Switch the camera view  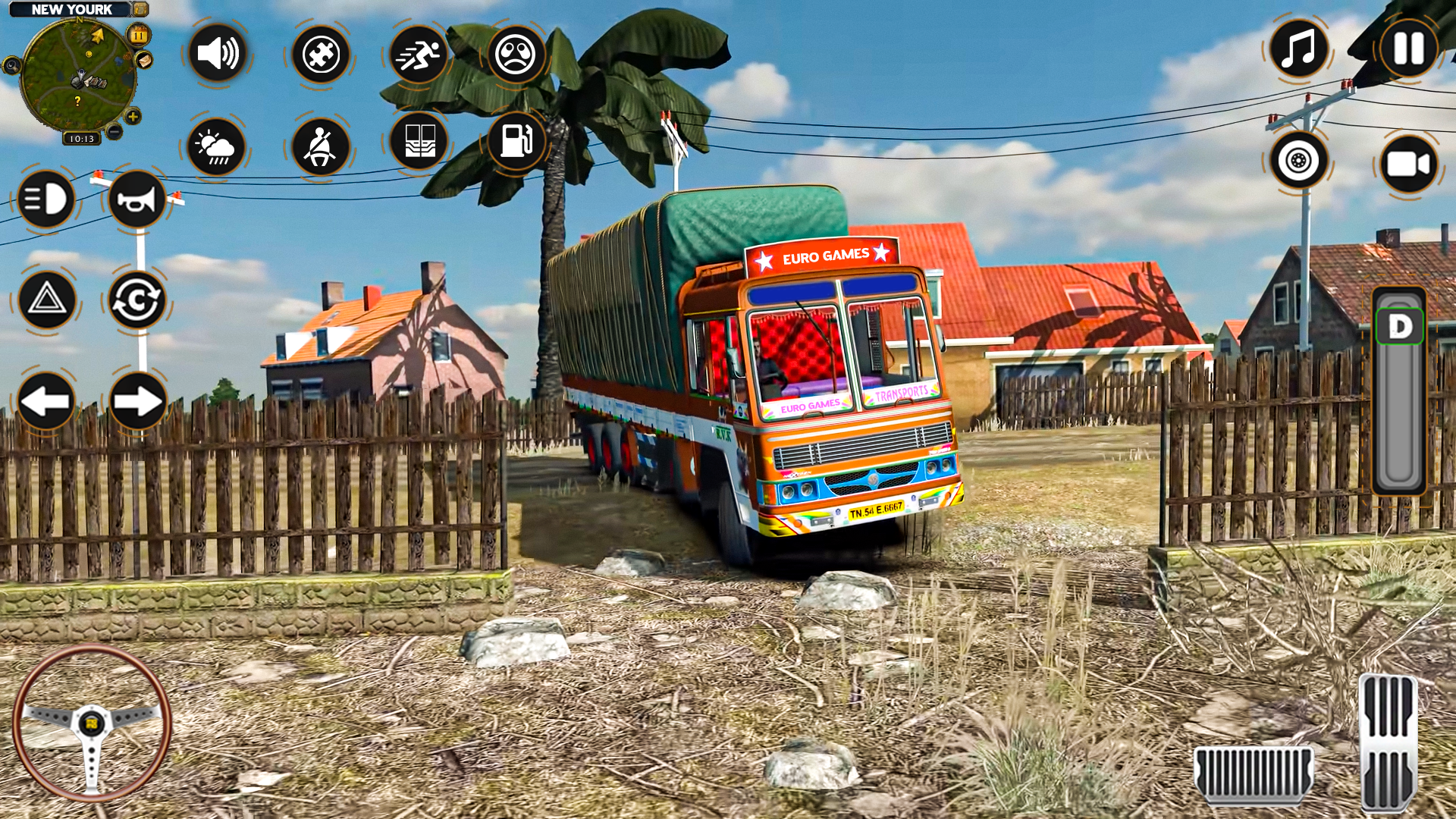tap(1408, 164)
